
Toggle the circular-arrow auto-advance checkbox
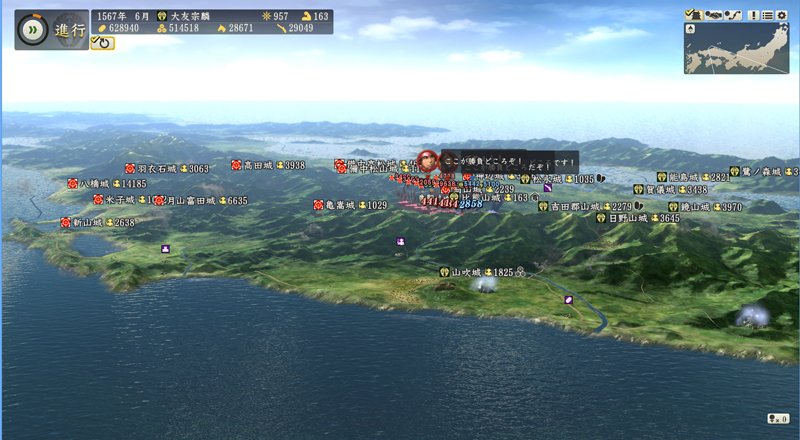[102, 43]
